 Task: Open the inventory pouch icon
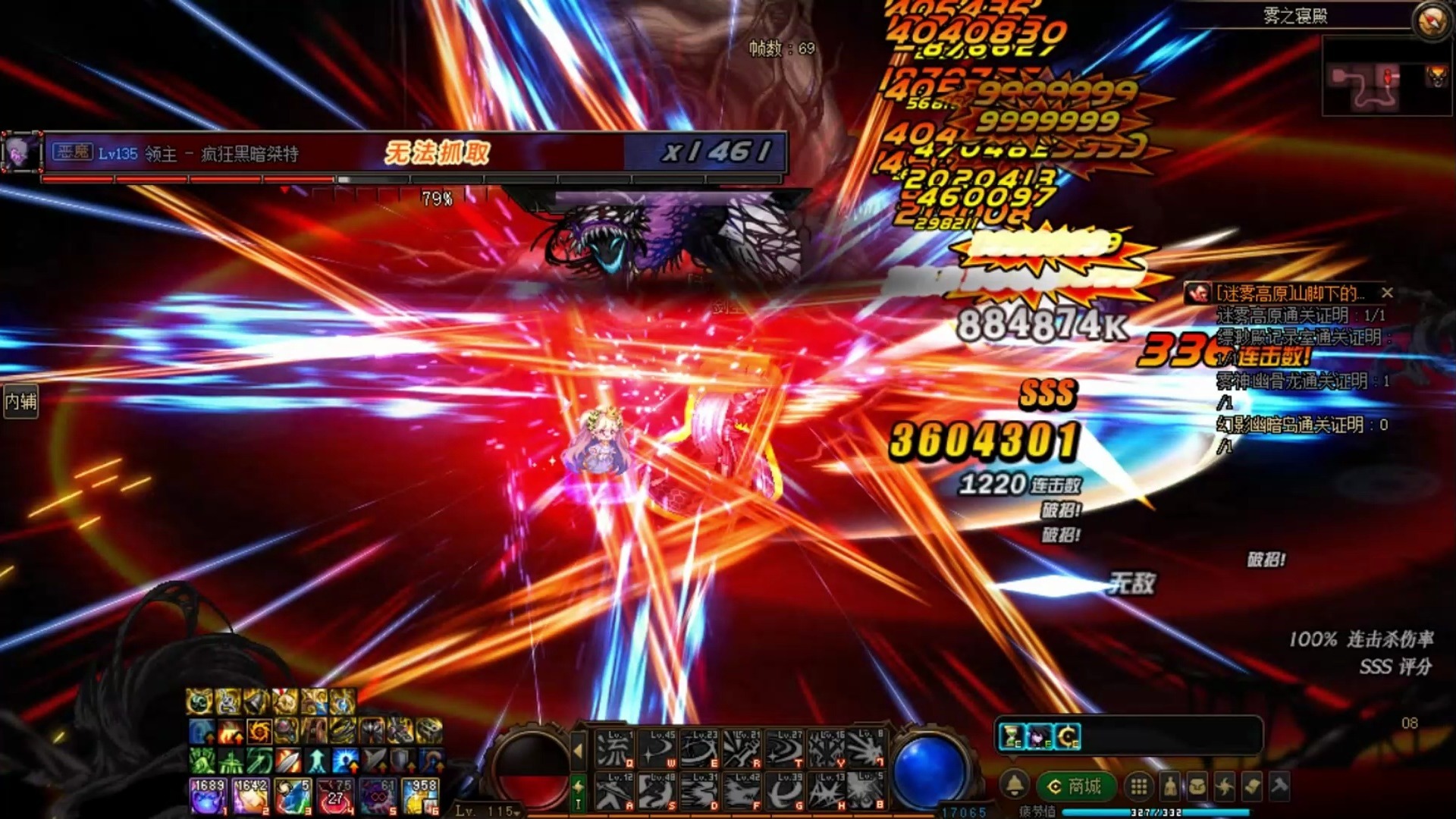coord(1197,786)
